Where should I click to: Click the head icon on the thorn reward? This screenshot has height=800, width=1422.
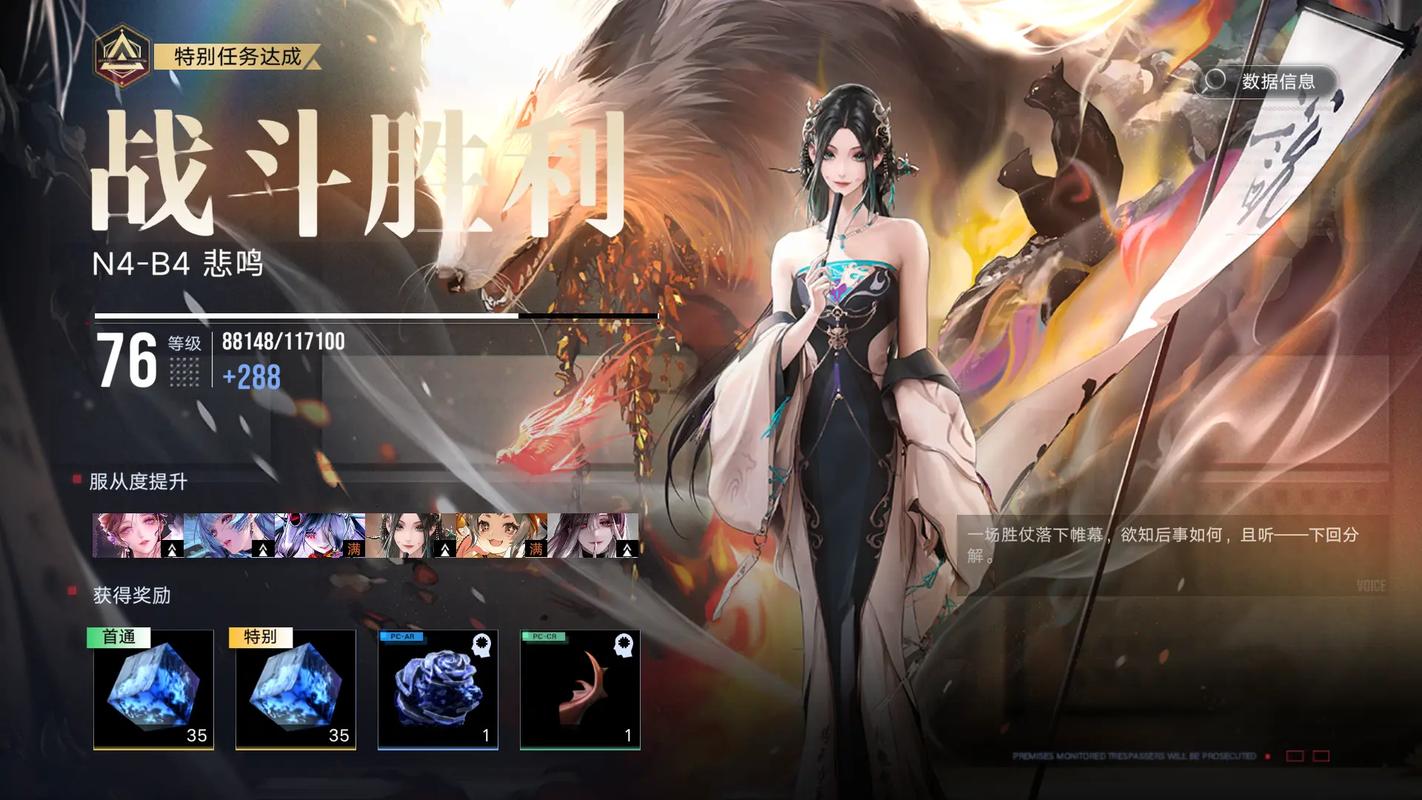click(x=623, y=645)
